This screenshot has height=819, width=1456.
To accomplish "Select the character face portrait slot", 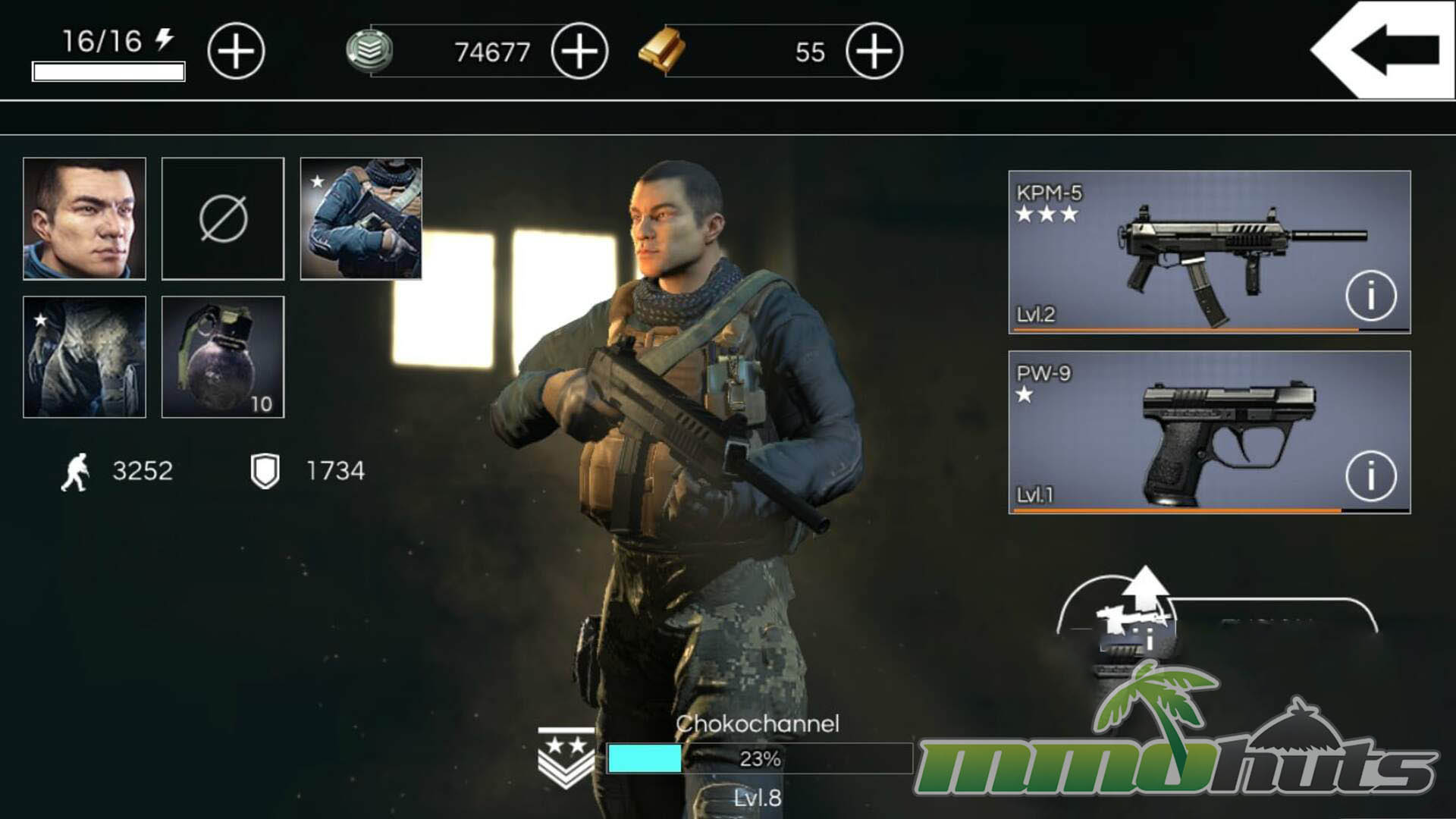I will point(84,218).
